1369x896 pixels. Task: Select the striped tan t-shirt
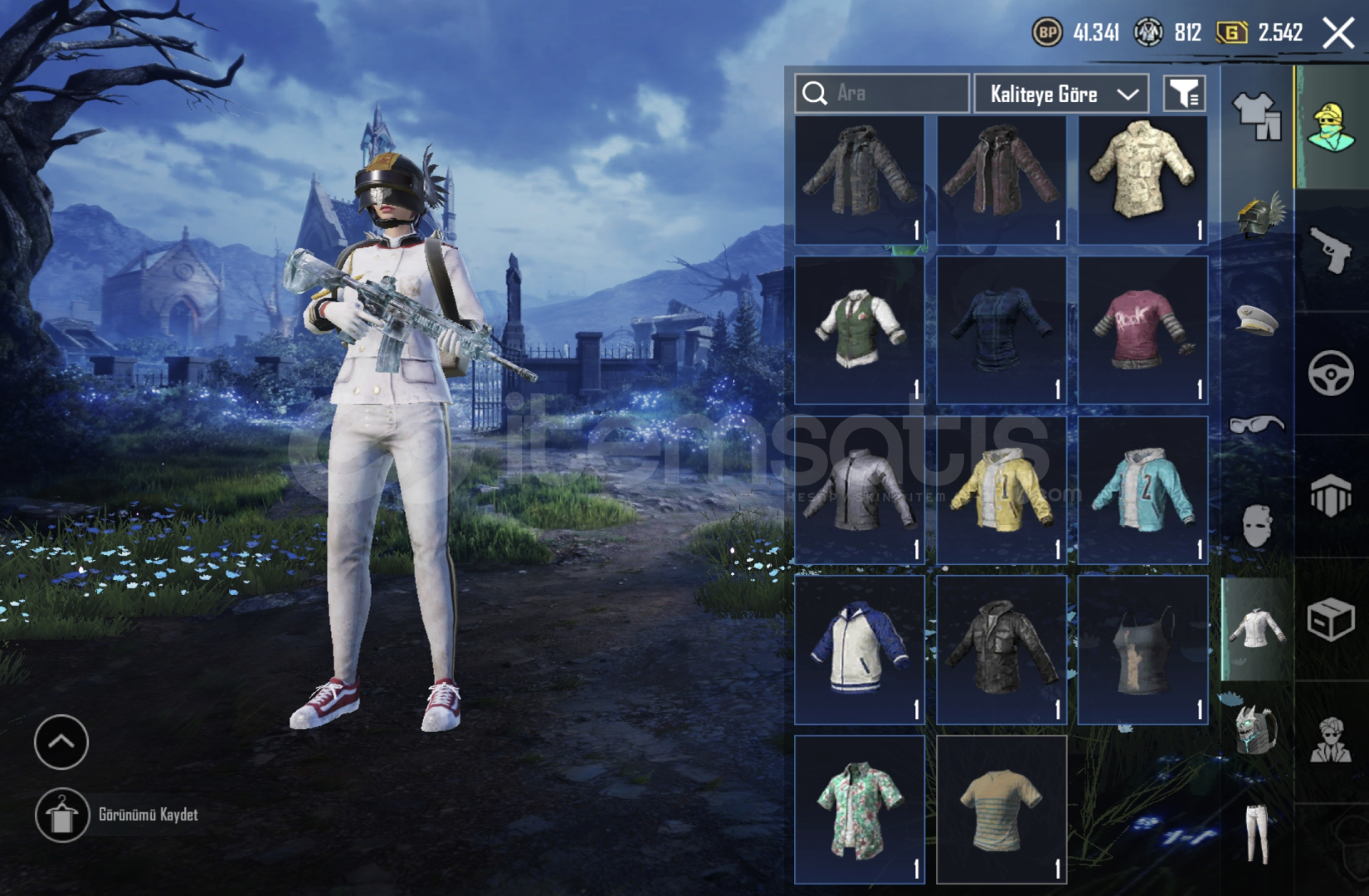pos(1001,809)
